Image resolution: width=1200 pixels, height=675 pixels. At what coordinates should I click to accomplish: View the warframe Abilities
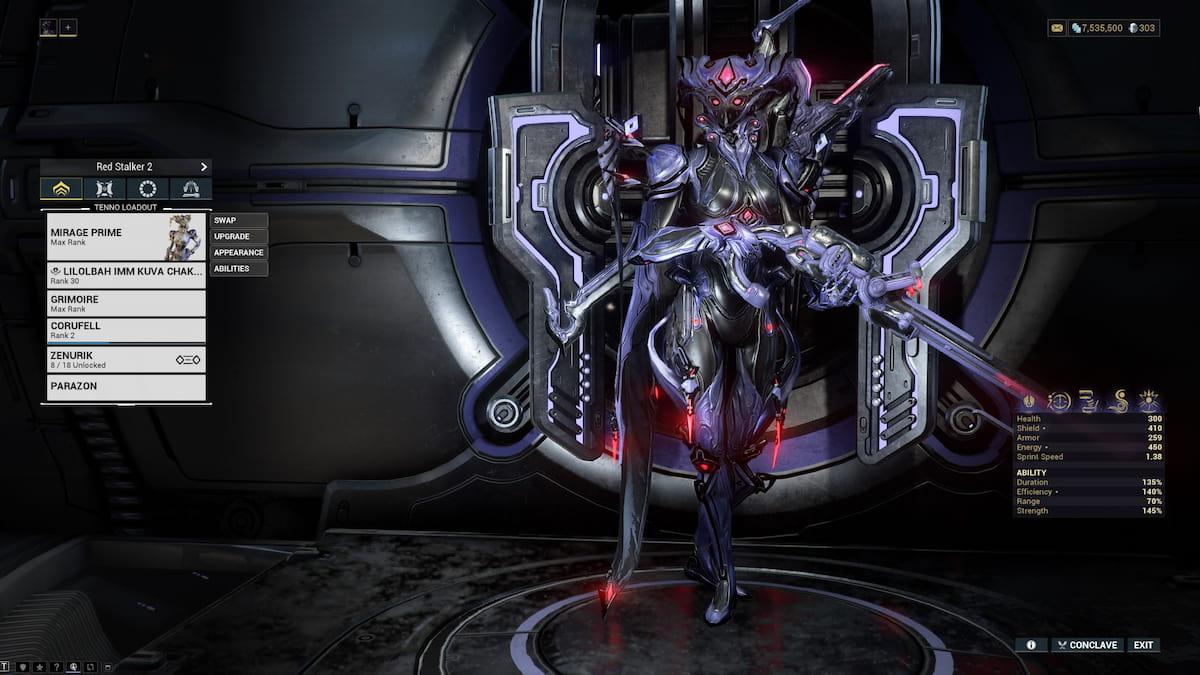pos(239,268)
